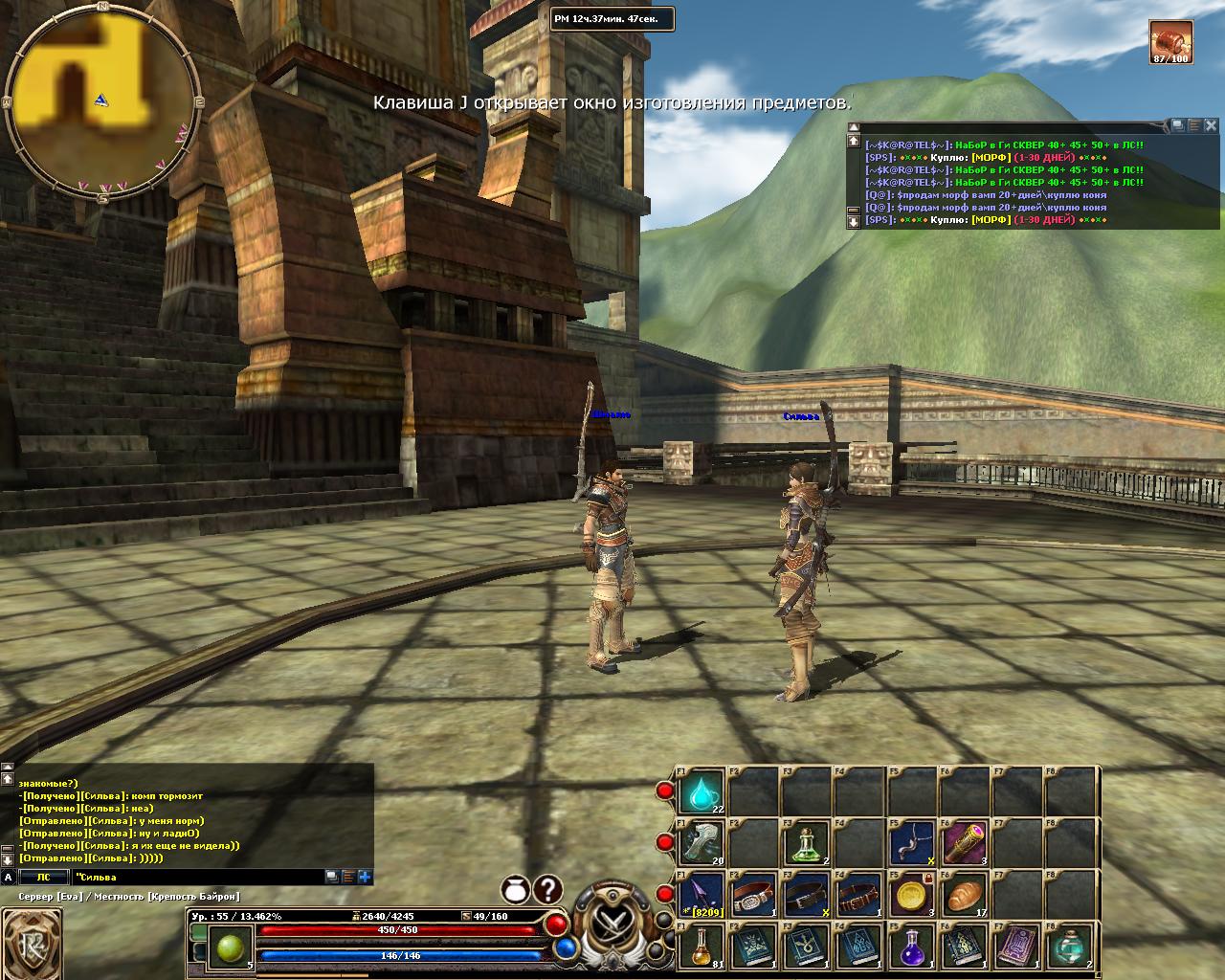Switch the ЛС chat channel selector

click(44, 877)
